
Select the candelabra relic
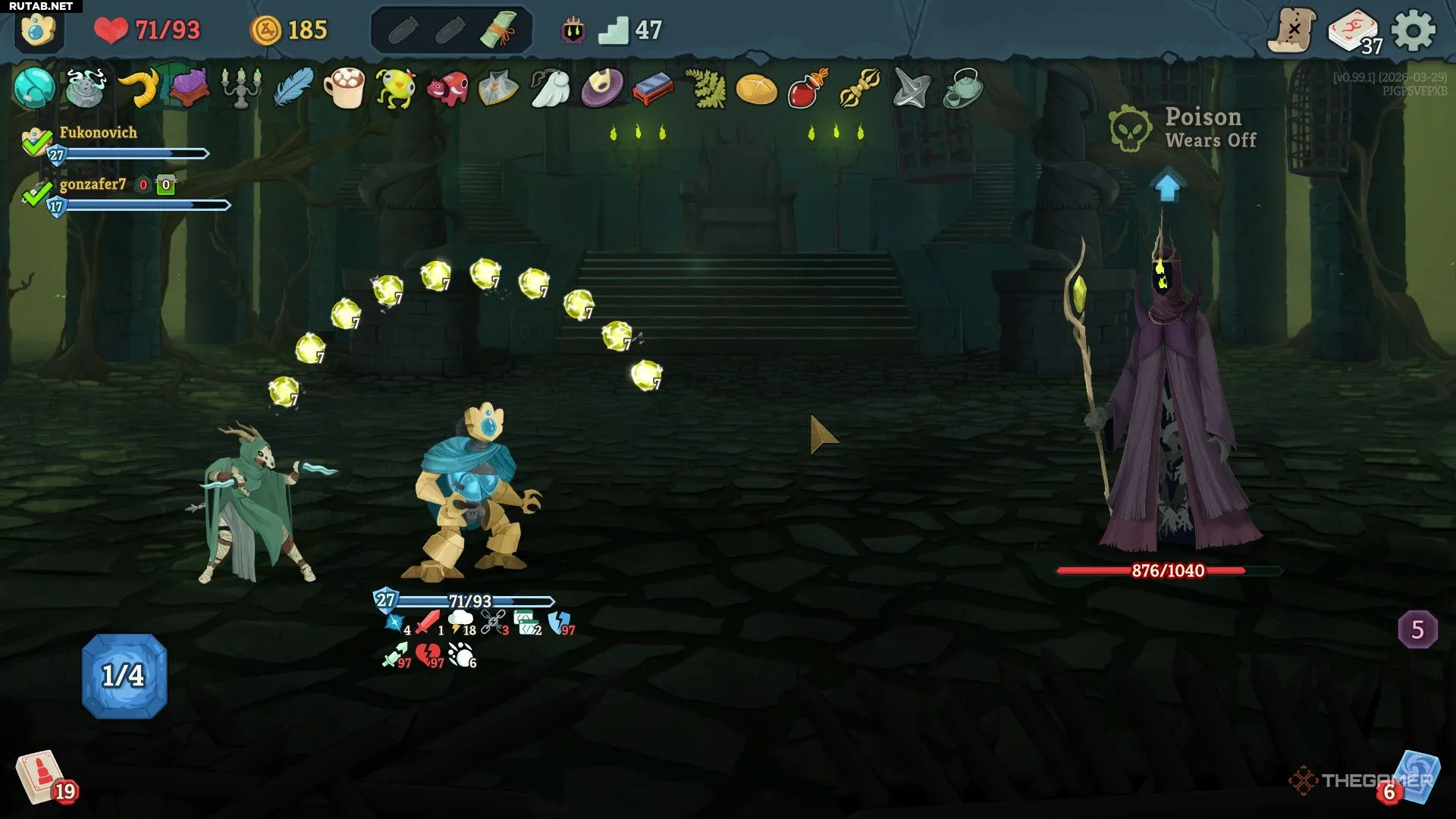241,89
